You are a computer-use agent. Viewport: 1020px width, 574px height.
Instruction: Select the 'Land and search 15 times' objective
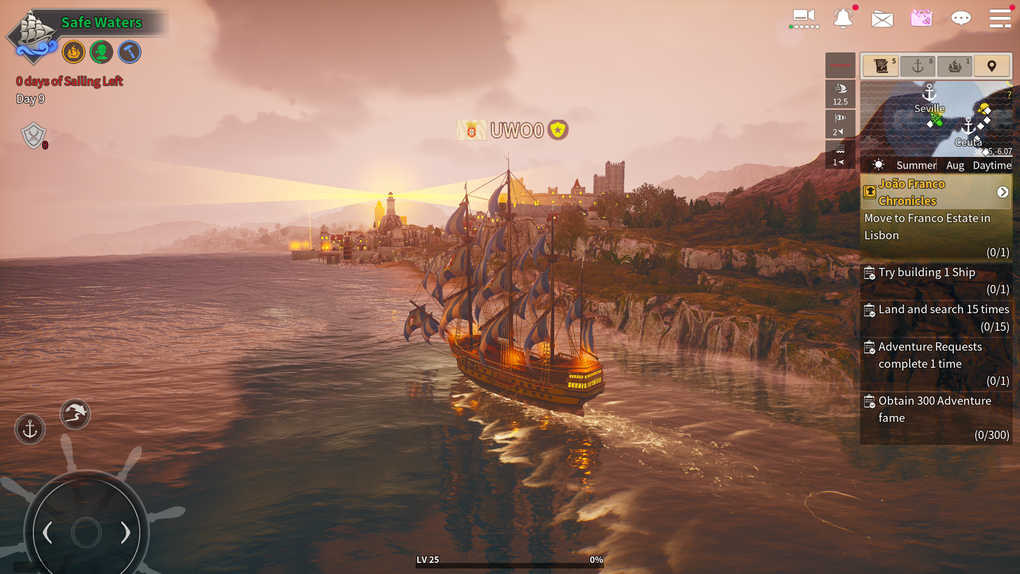click(936, 318)
